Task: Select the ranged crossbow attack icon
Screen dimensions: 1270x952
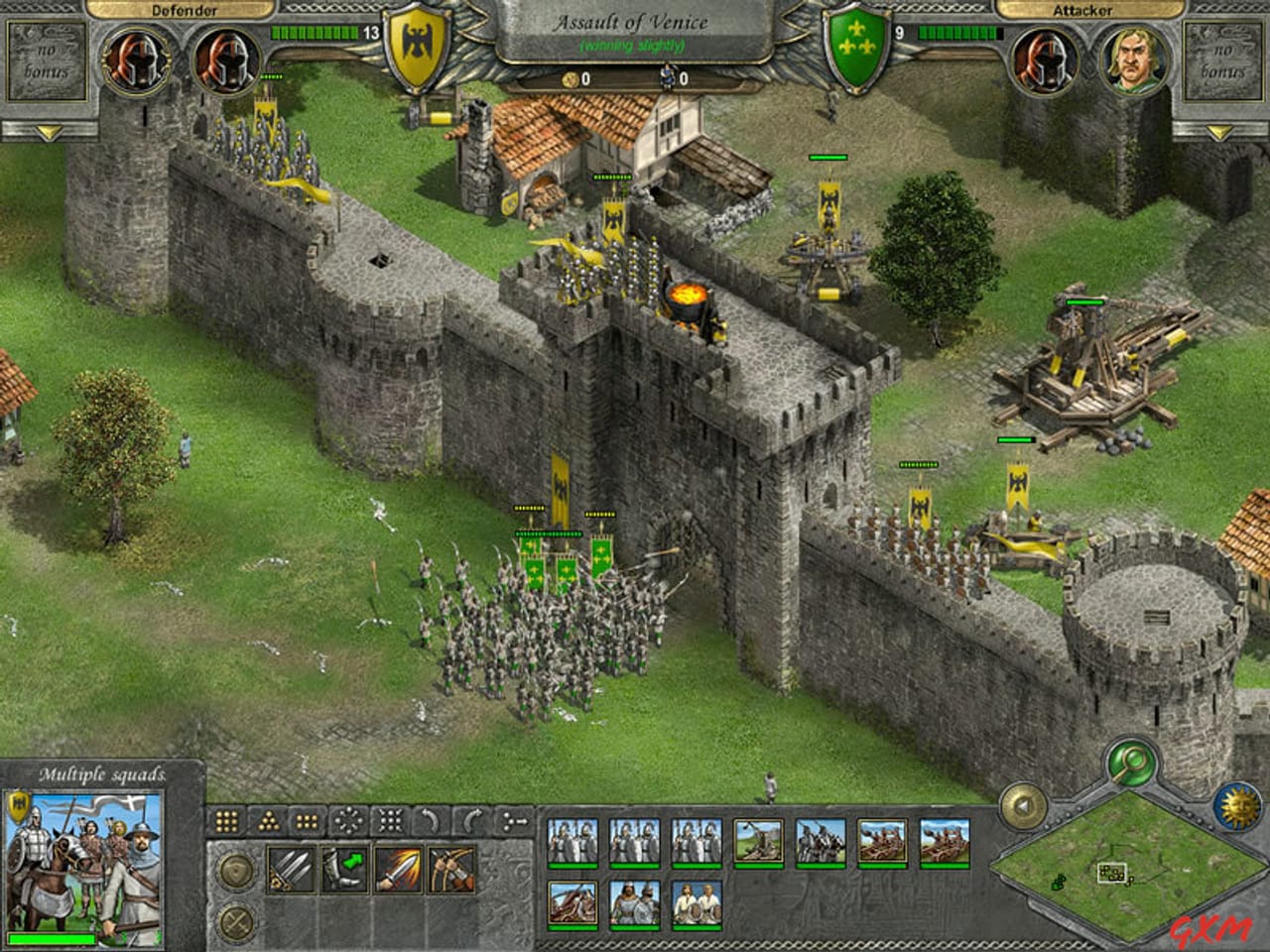Action: 451,868
